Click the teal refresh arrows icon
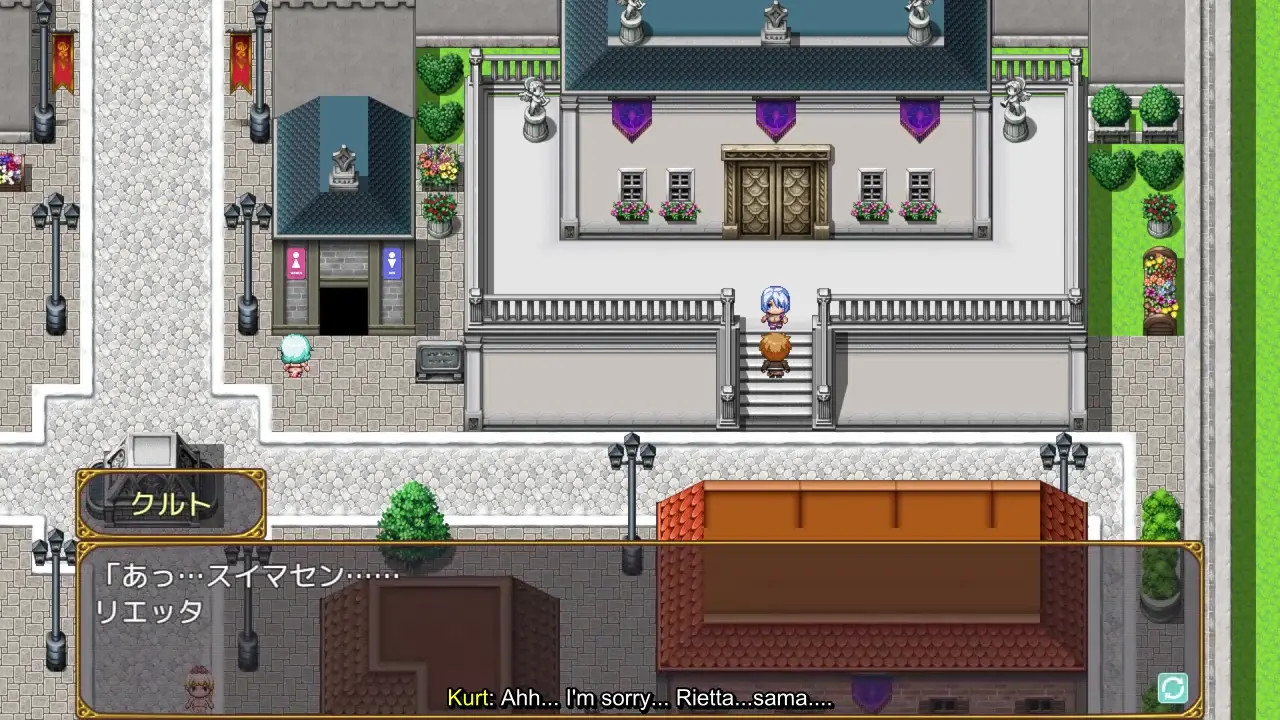The height and width of the screenshot is (720, 1280). click(1172, 688)
